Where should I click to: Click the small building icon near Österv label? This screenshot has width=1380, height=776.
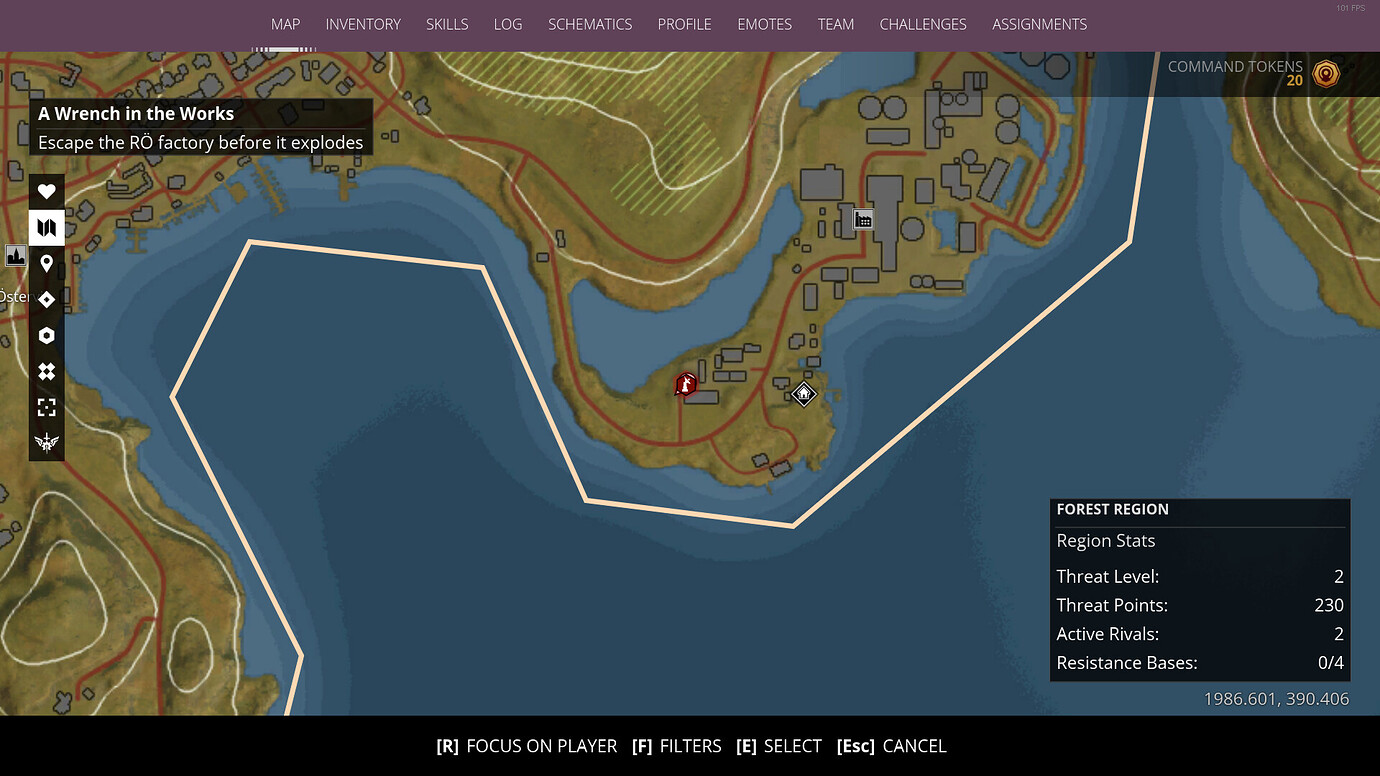click(15, 256)
